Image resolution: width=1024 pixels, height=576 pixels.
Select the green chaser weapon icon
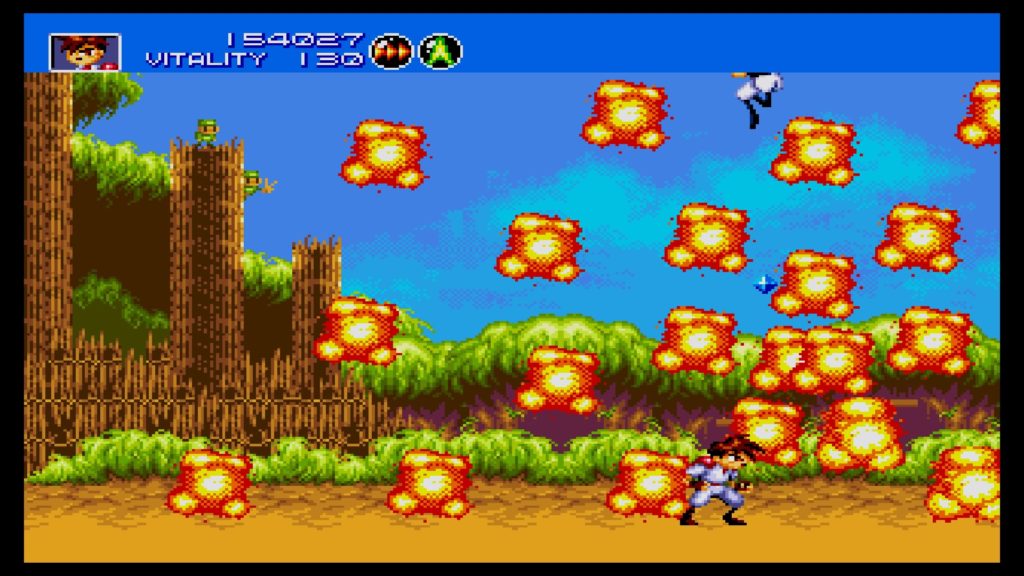(440, 51)
